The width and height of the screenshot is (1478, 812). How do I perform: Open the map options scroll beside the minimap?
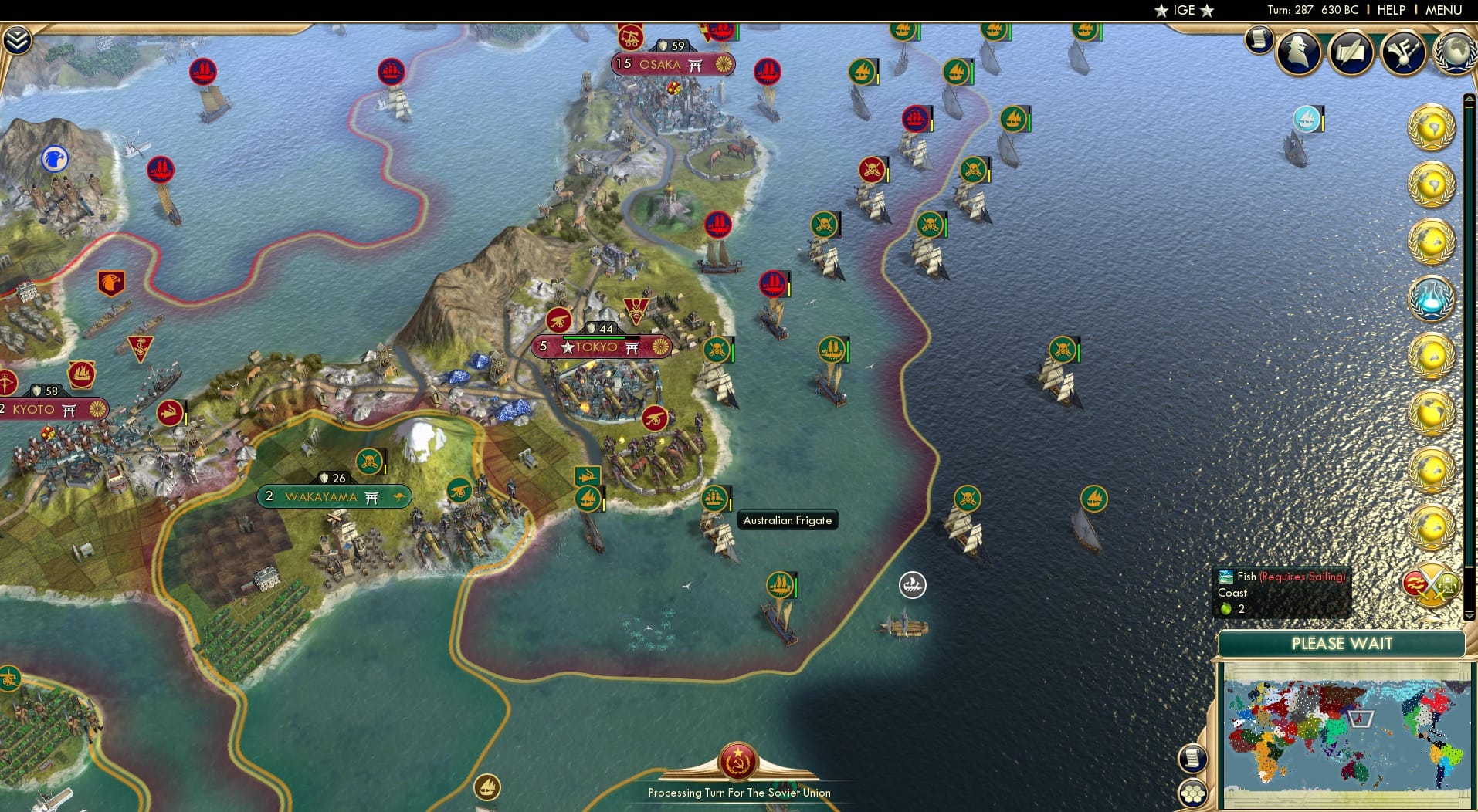pos(1195,758)
